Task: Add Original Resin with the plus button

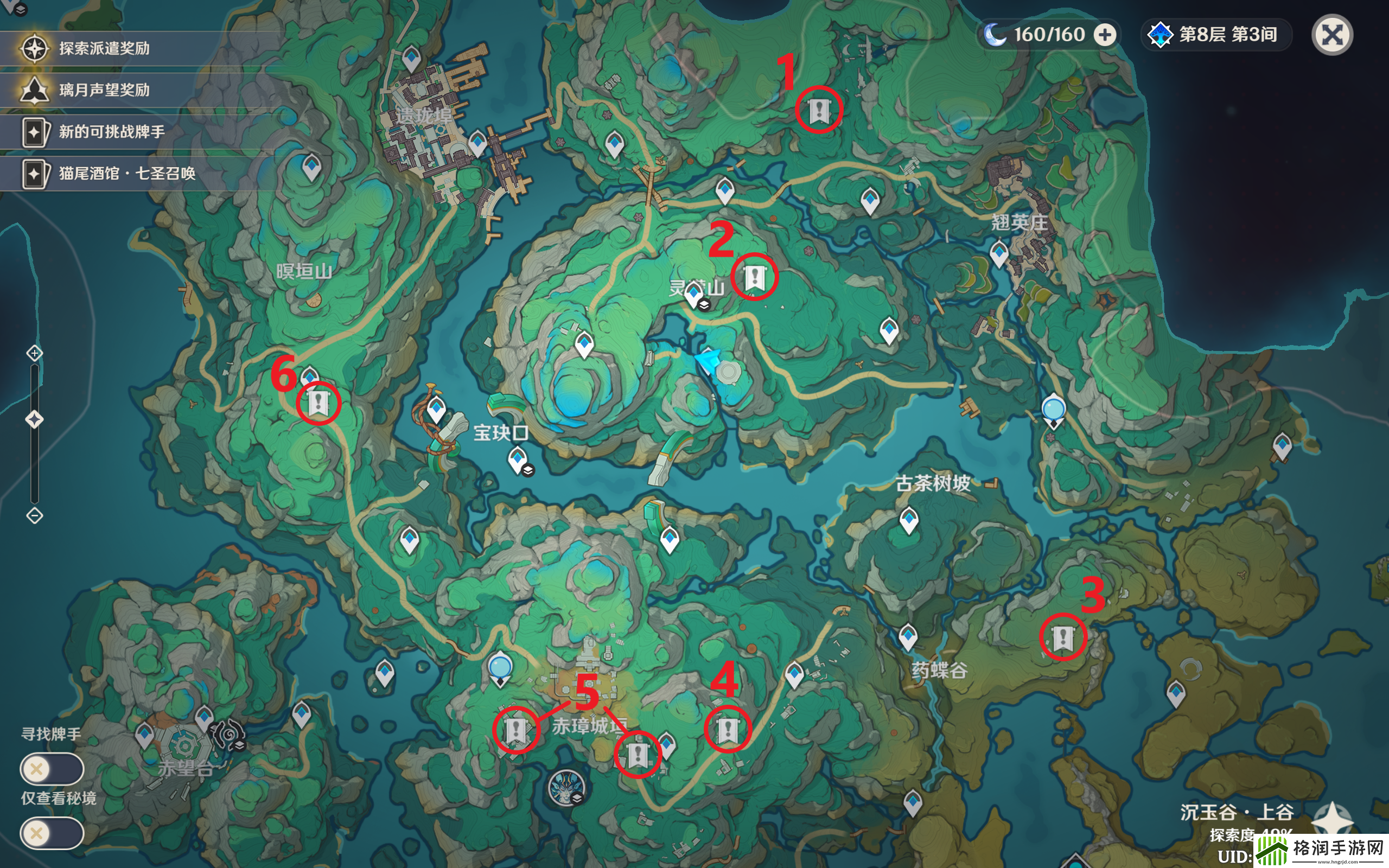Action: tap(1105, 35)
